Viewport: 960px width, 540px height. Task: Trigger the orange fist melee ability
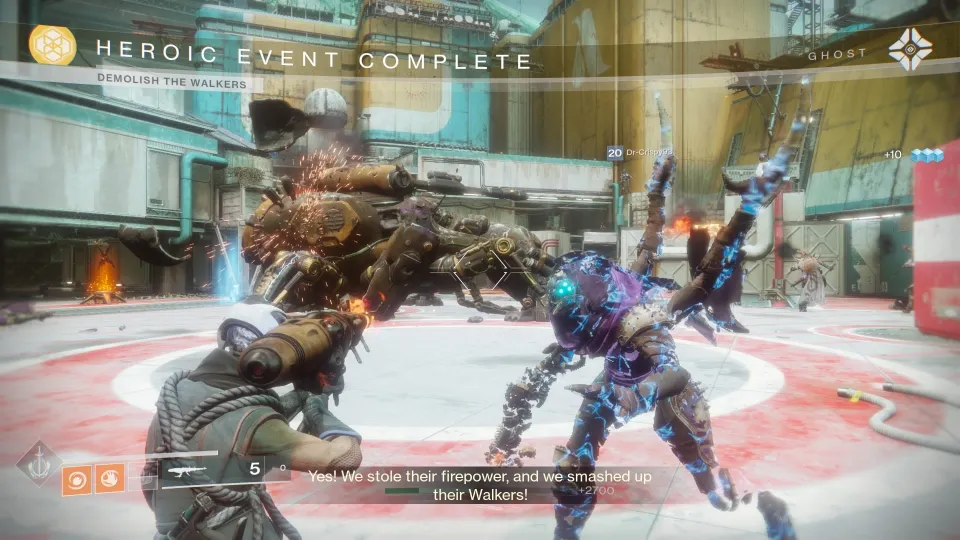click(x=108, y=480)
